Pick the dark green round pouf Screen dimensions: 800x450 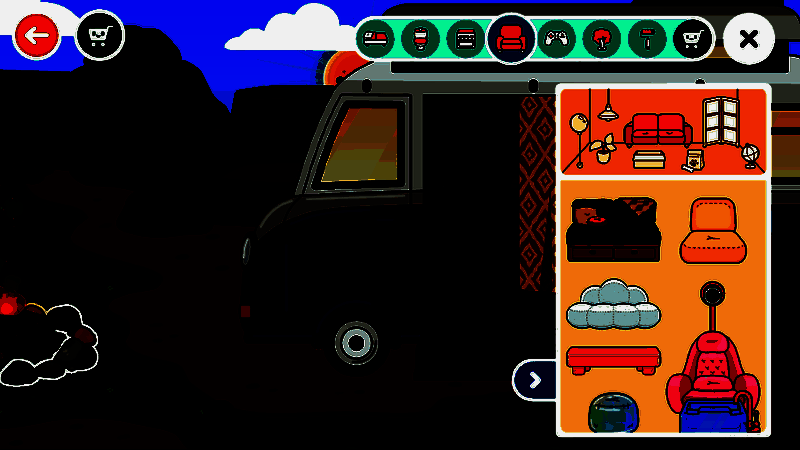pos(612,412)
